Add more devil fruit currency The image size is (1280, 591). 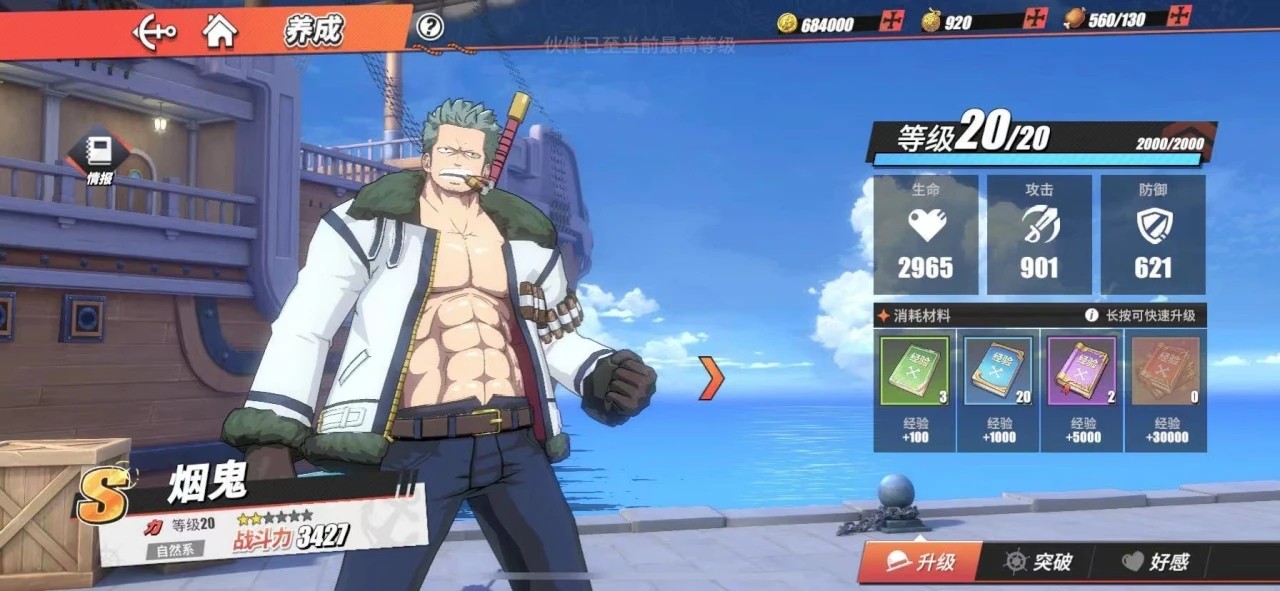1036,19
